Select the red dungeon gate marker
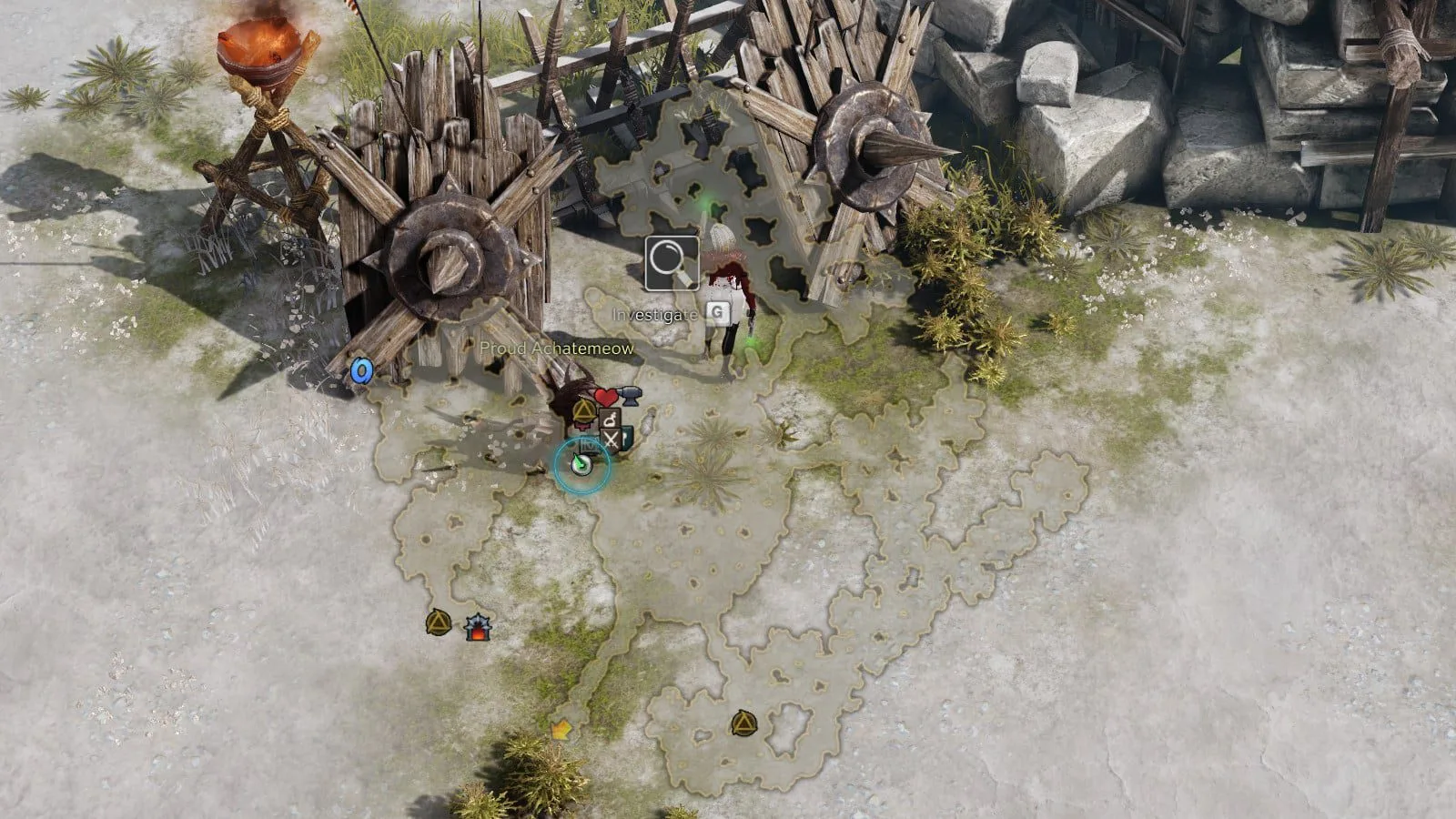The height and width of the screenshot is (819, 1456). click(x=476, y=627)
